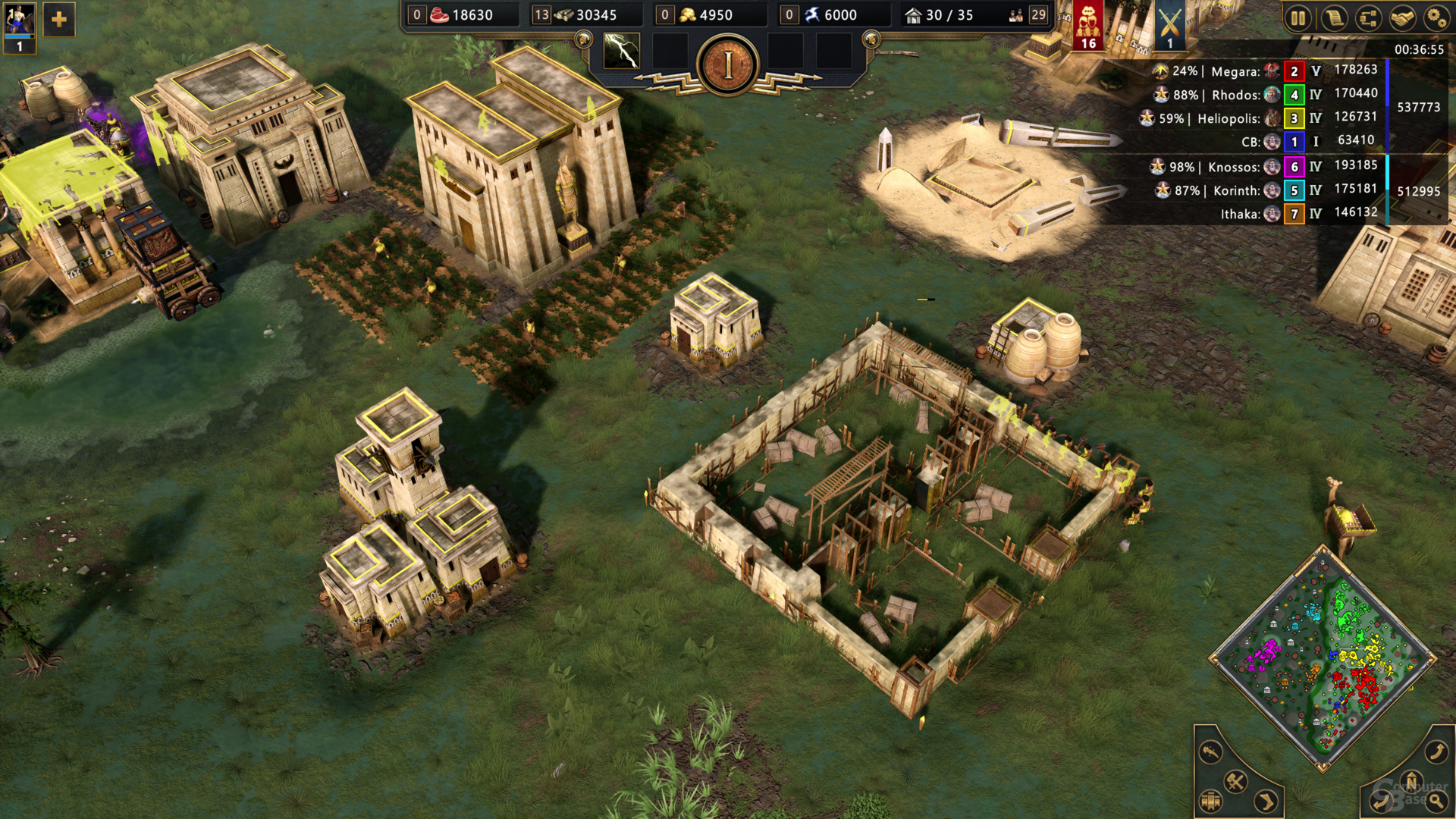Viewport: 1456px width, 819px height.
Task: Click the Age I medallion
Action: (x=728, y=65)
